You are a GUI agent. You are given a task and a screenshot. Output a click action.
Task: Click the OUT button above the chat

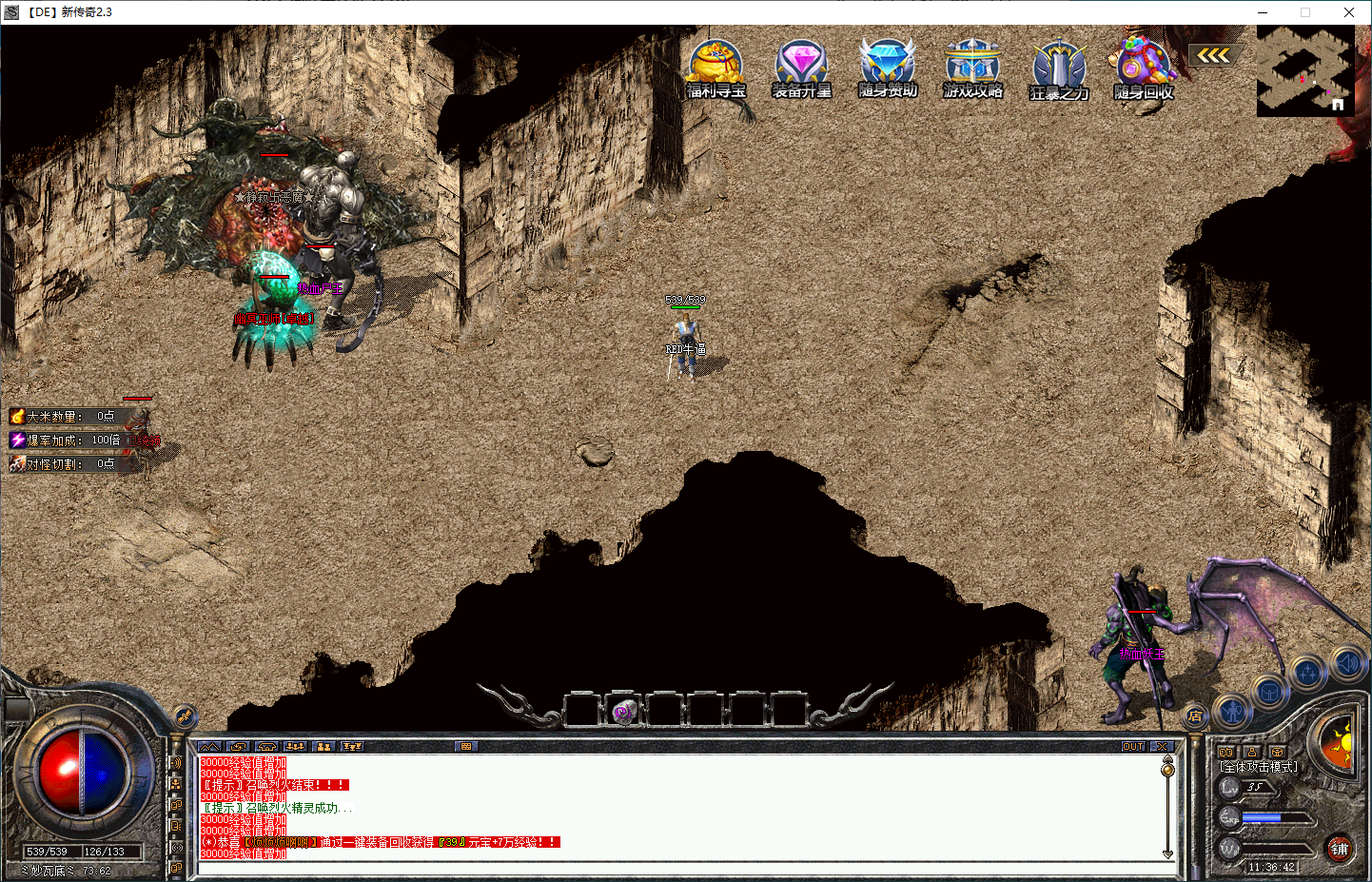pos(1133,747)
